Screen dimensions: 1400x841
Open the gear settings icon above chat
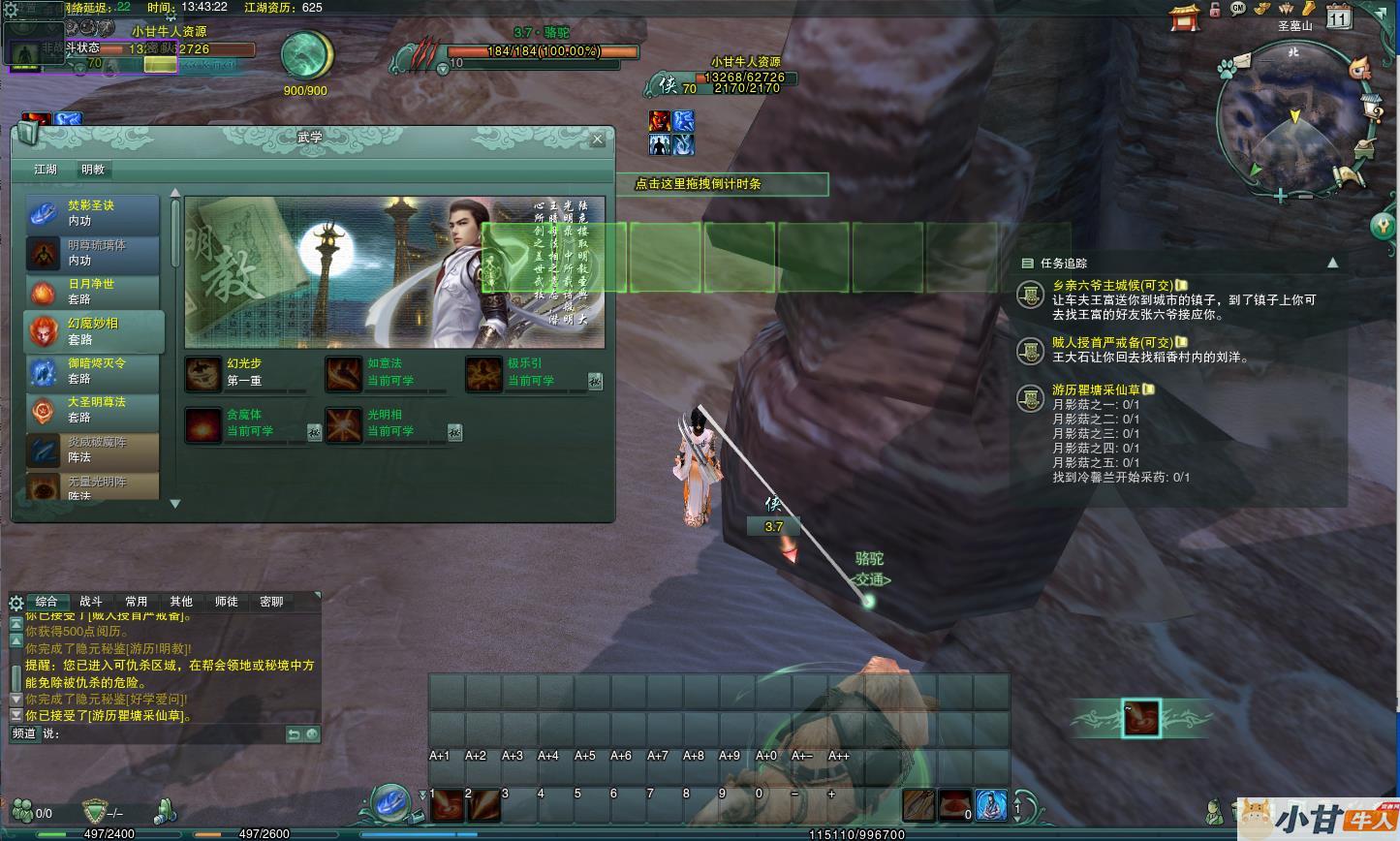tap(16, 603)
